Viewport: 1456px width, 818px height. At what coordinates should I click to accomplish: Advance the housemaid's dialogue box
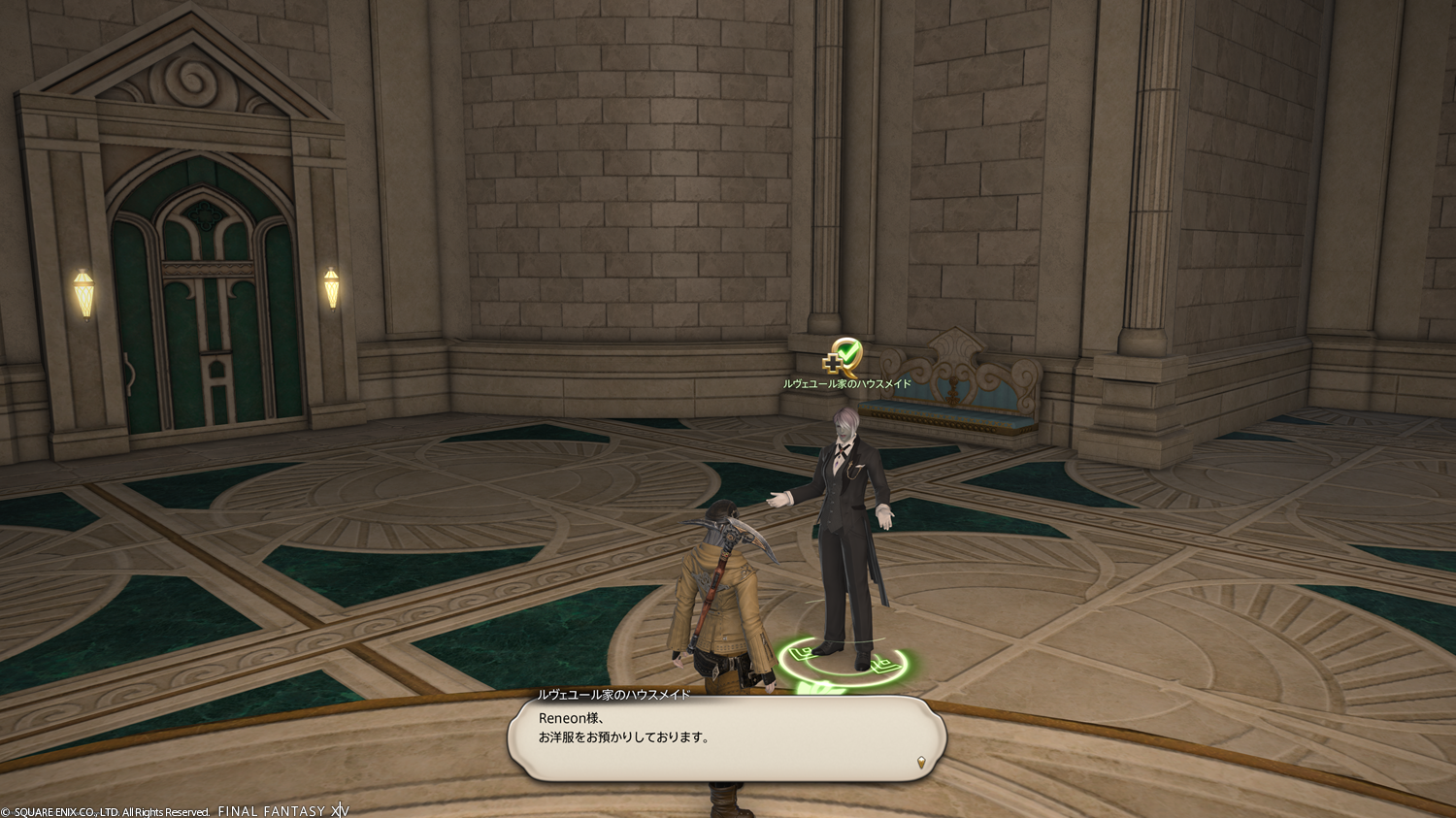pyautogui.click(x=726, y=739)
